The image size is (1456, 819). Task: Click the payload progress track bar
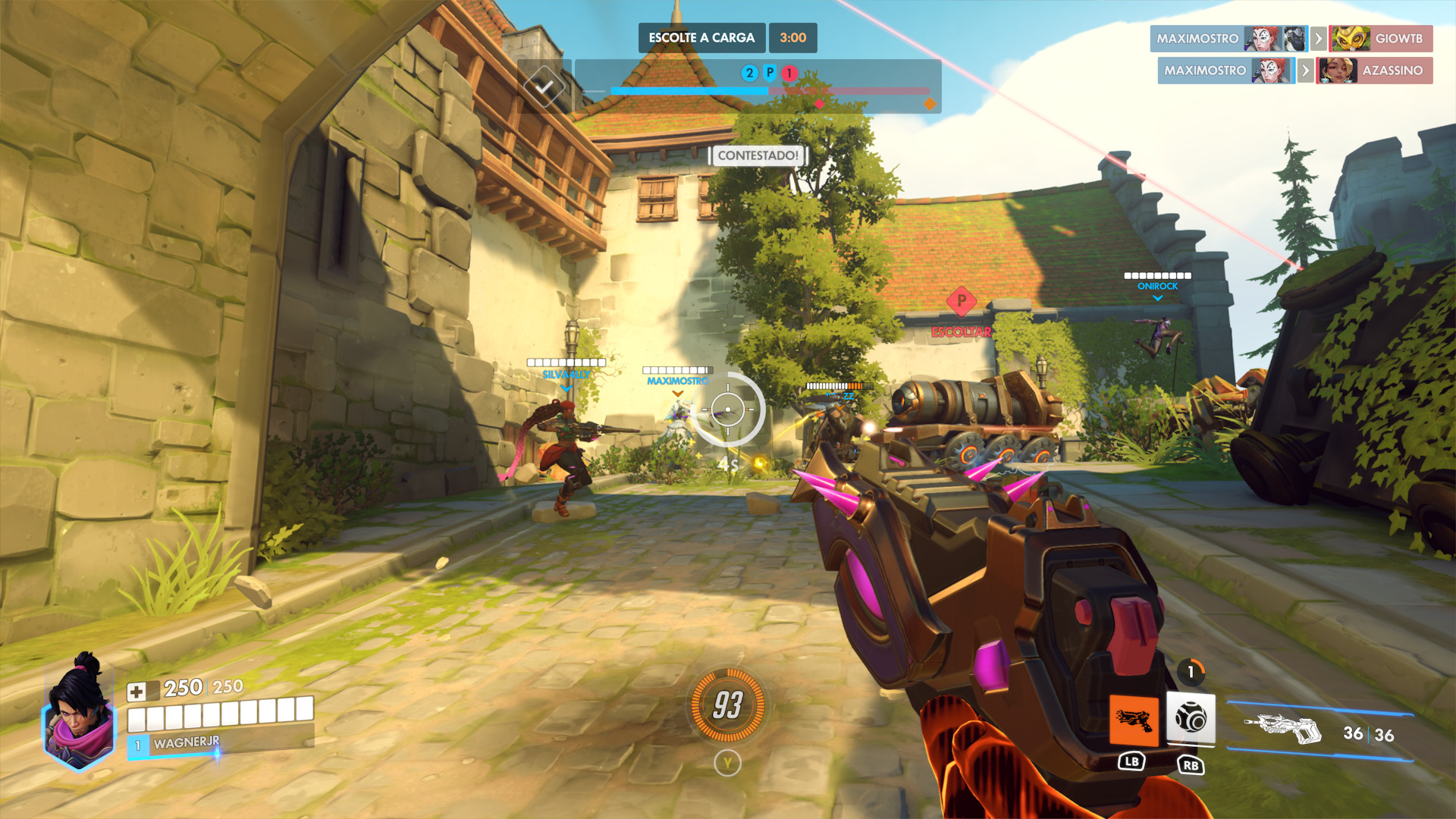(x=770, y=92)
